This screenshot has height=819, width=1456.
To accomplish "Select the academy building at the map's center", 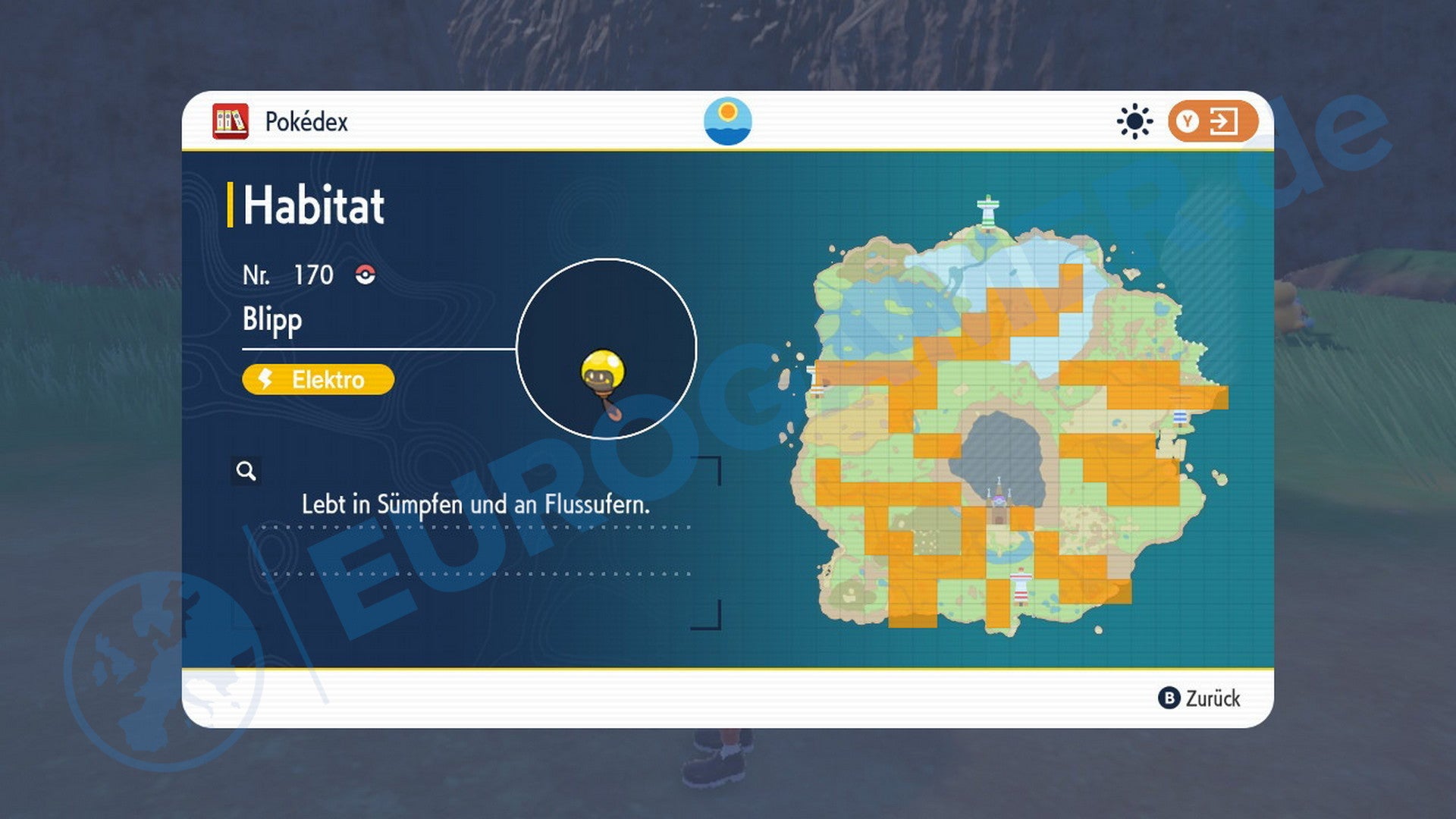I will (998, 500).
